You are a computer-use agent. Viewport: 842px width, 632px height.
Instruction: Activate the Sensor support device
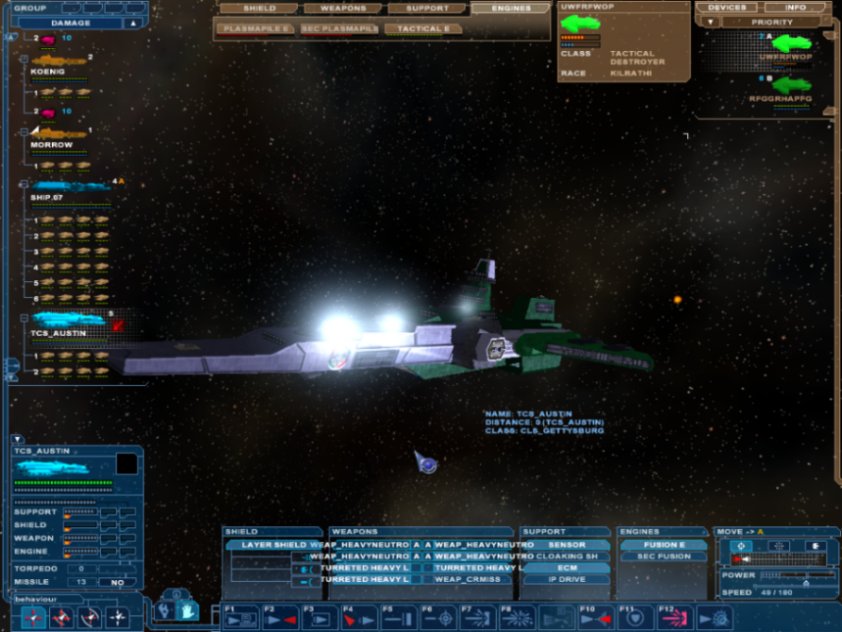point(566,545)
